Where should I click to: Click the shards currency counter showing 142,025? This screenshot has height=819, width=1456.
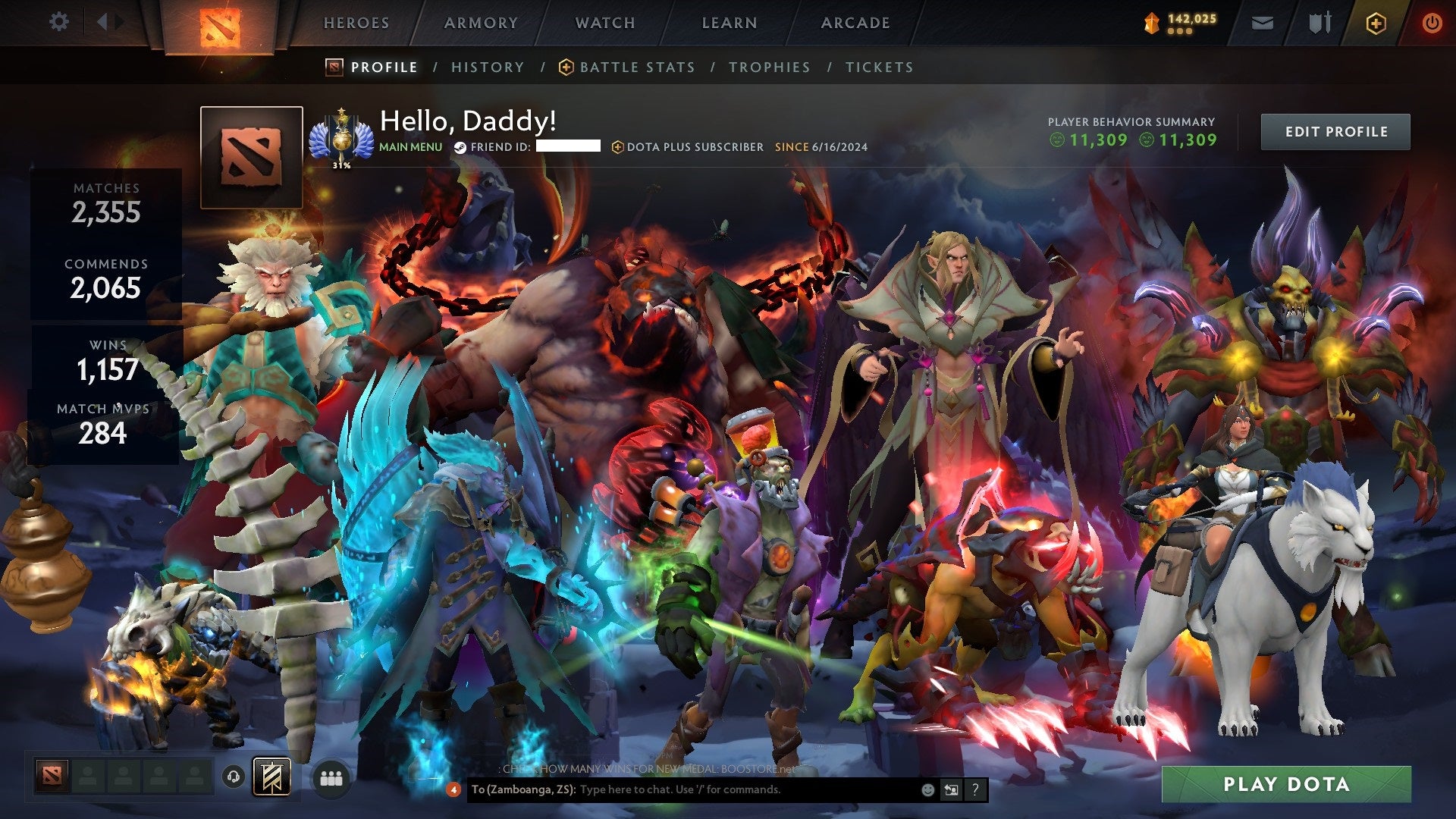(x=1183, y=22)
